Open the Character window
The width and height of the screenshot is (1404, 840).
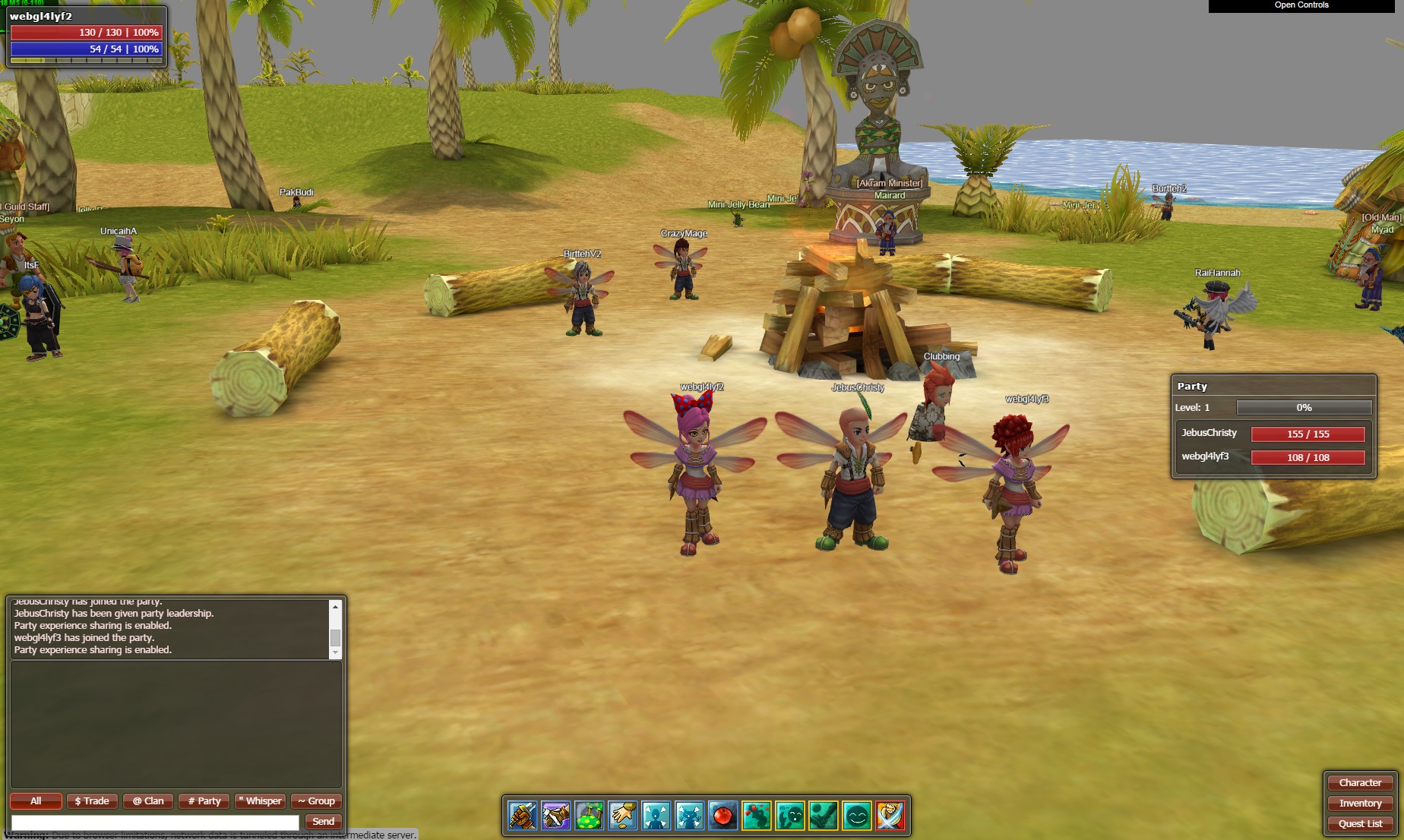(1360, 783)
